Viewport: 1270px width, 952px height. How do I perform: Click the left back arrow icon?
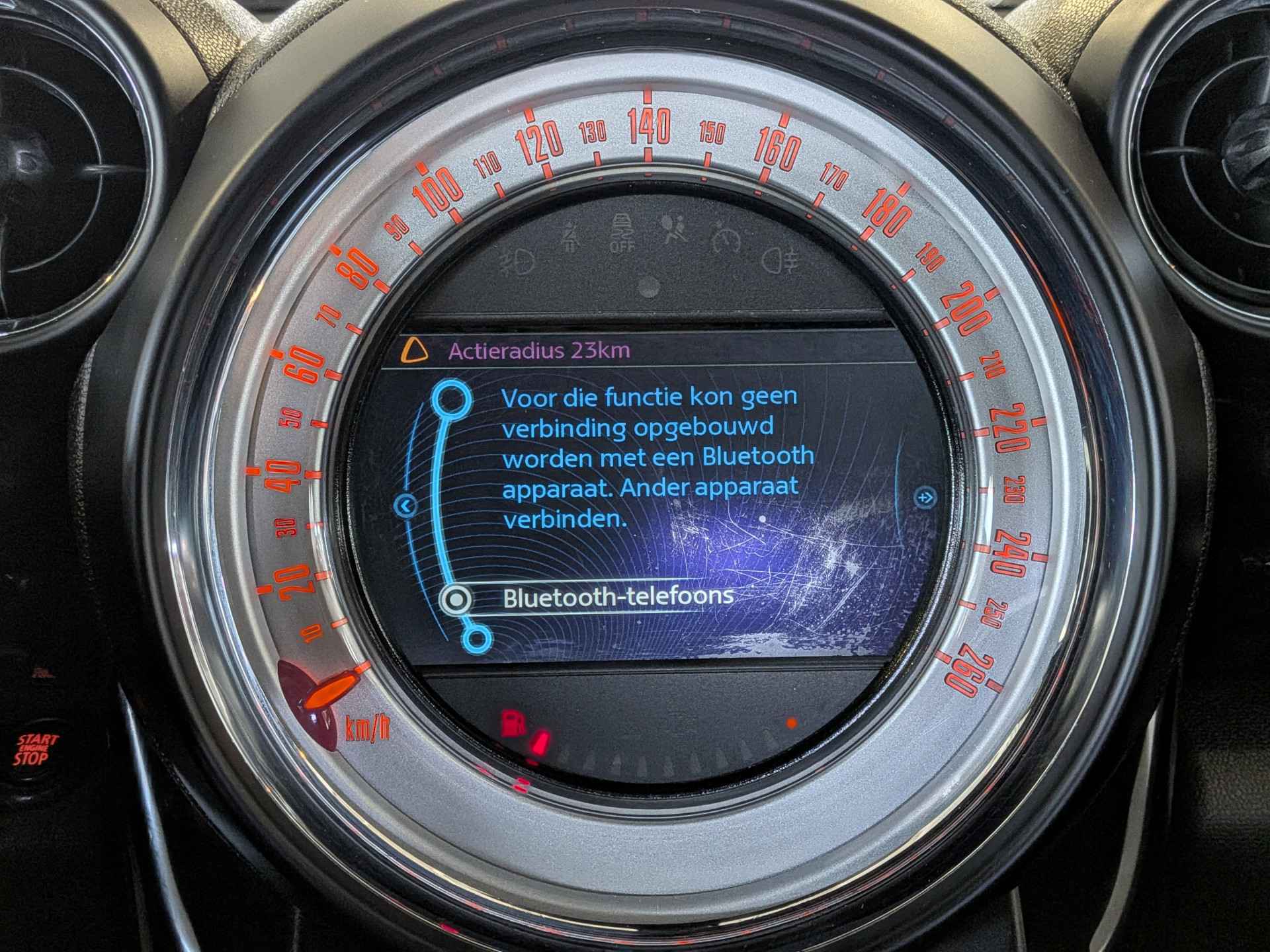click(x=405, y=506)
